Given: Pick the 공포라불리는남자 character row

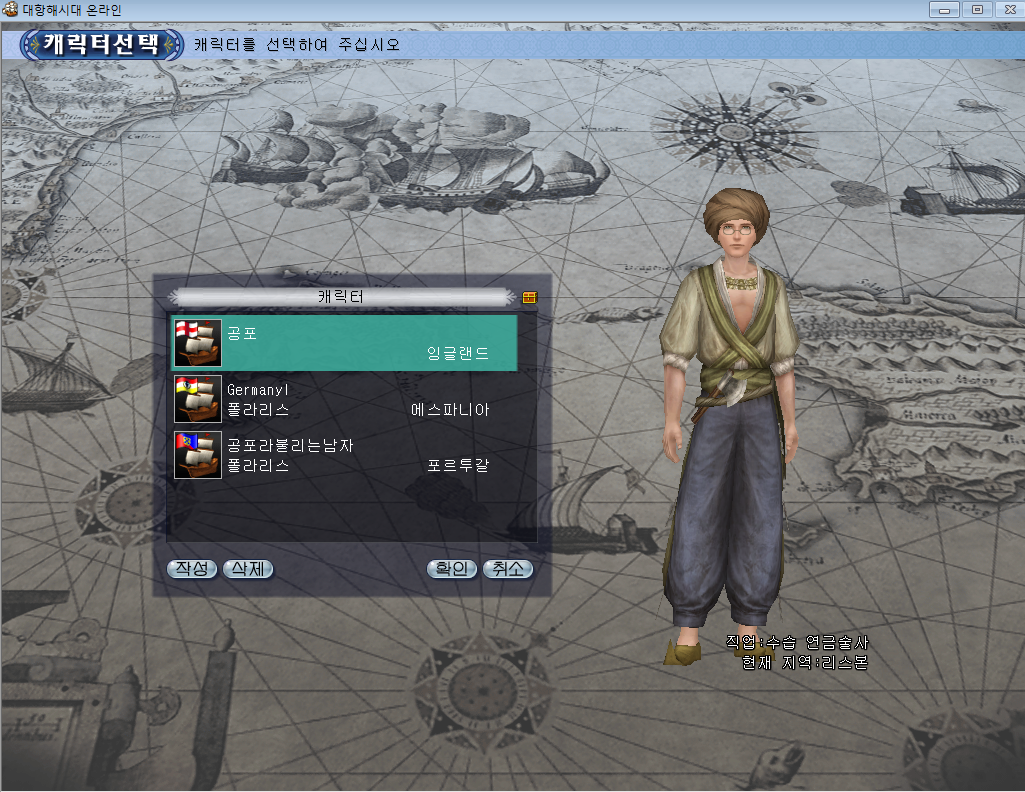Looking at the screenshot, I should tap(344, 455).
